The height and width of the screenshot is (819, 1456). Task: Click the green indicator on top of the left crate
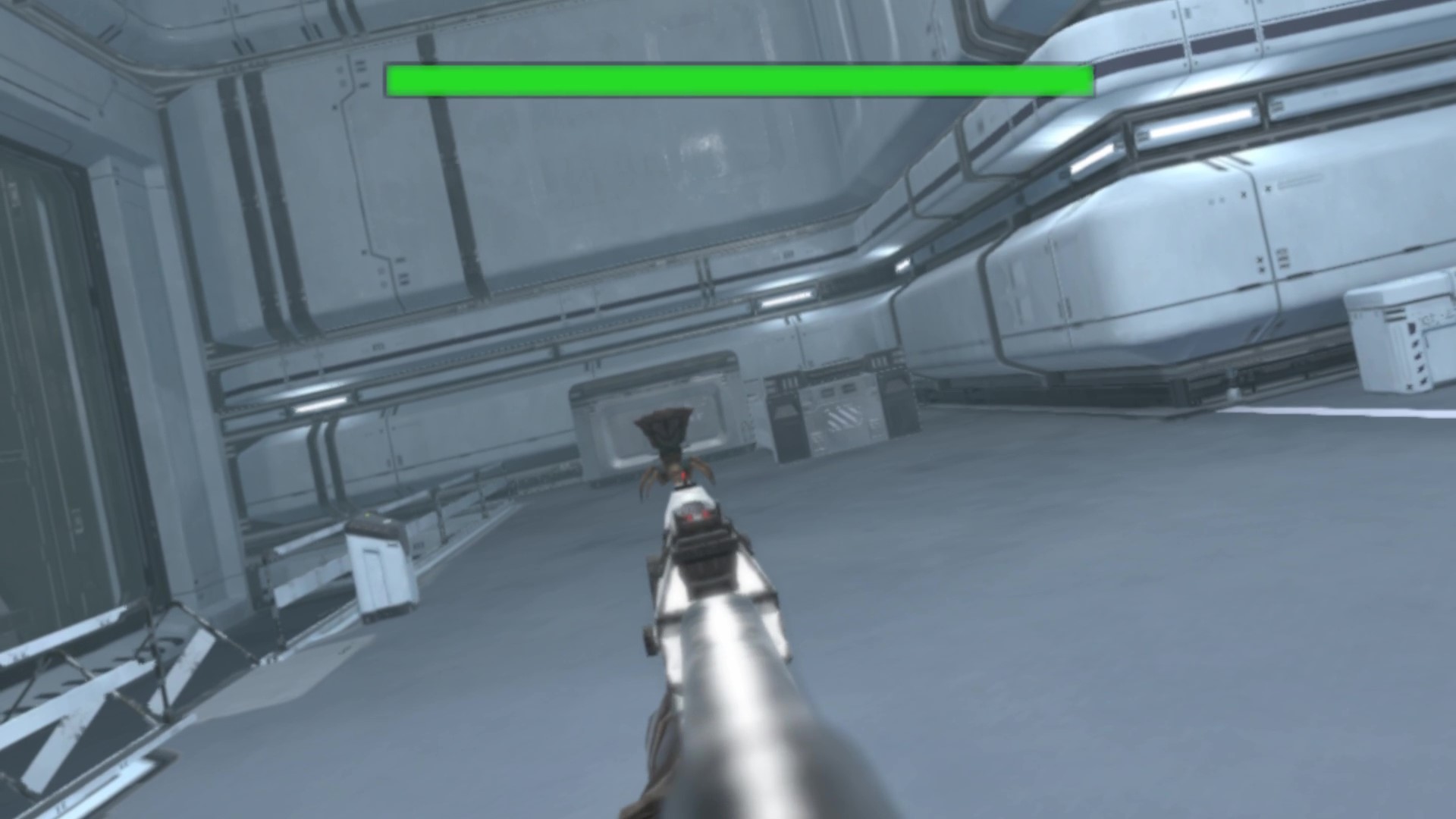(x=367, y=516)
